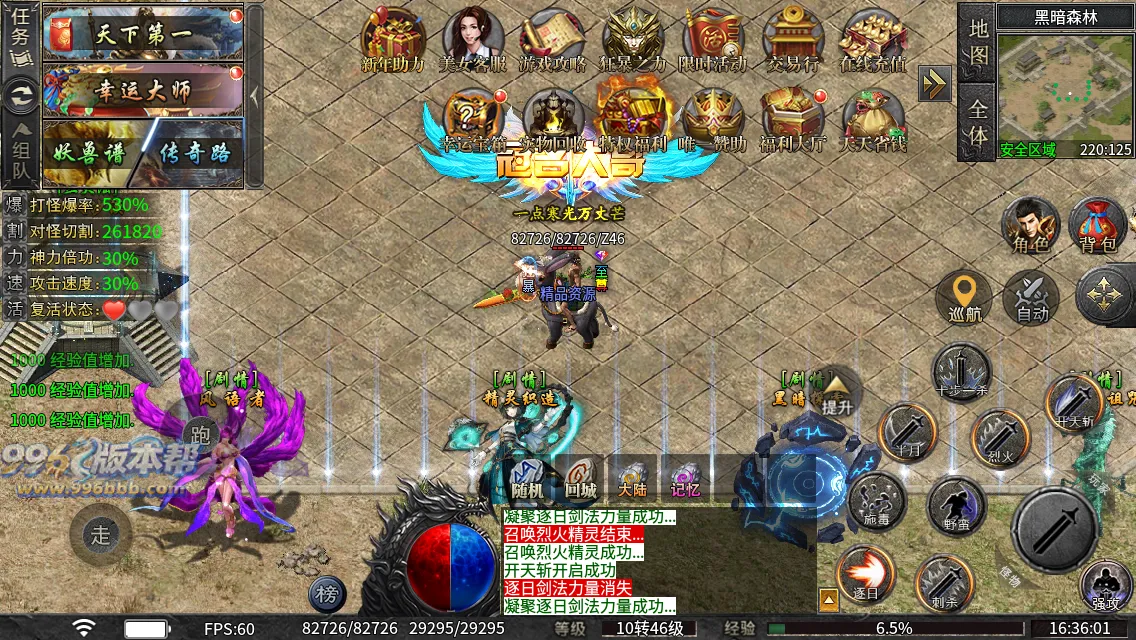Switch to the 任务 quest tab
1136x640 pixels.
(x=20, y=35)
